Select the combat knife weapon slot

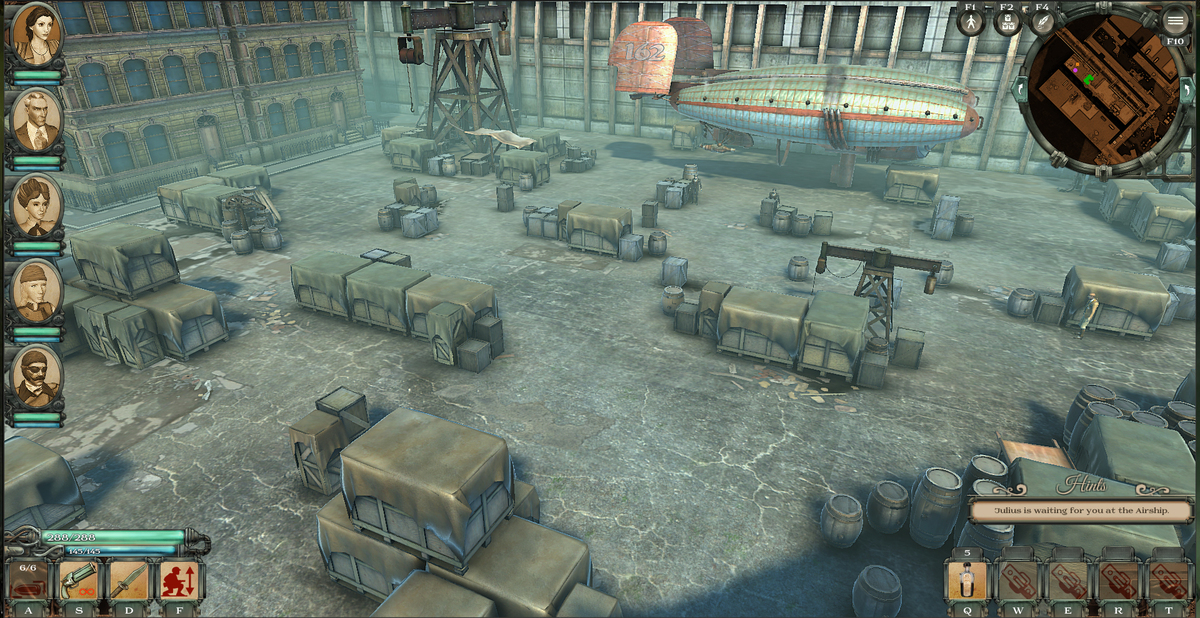[x=129, y=581]
